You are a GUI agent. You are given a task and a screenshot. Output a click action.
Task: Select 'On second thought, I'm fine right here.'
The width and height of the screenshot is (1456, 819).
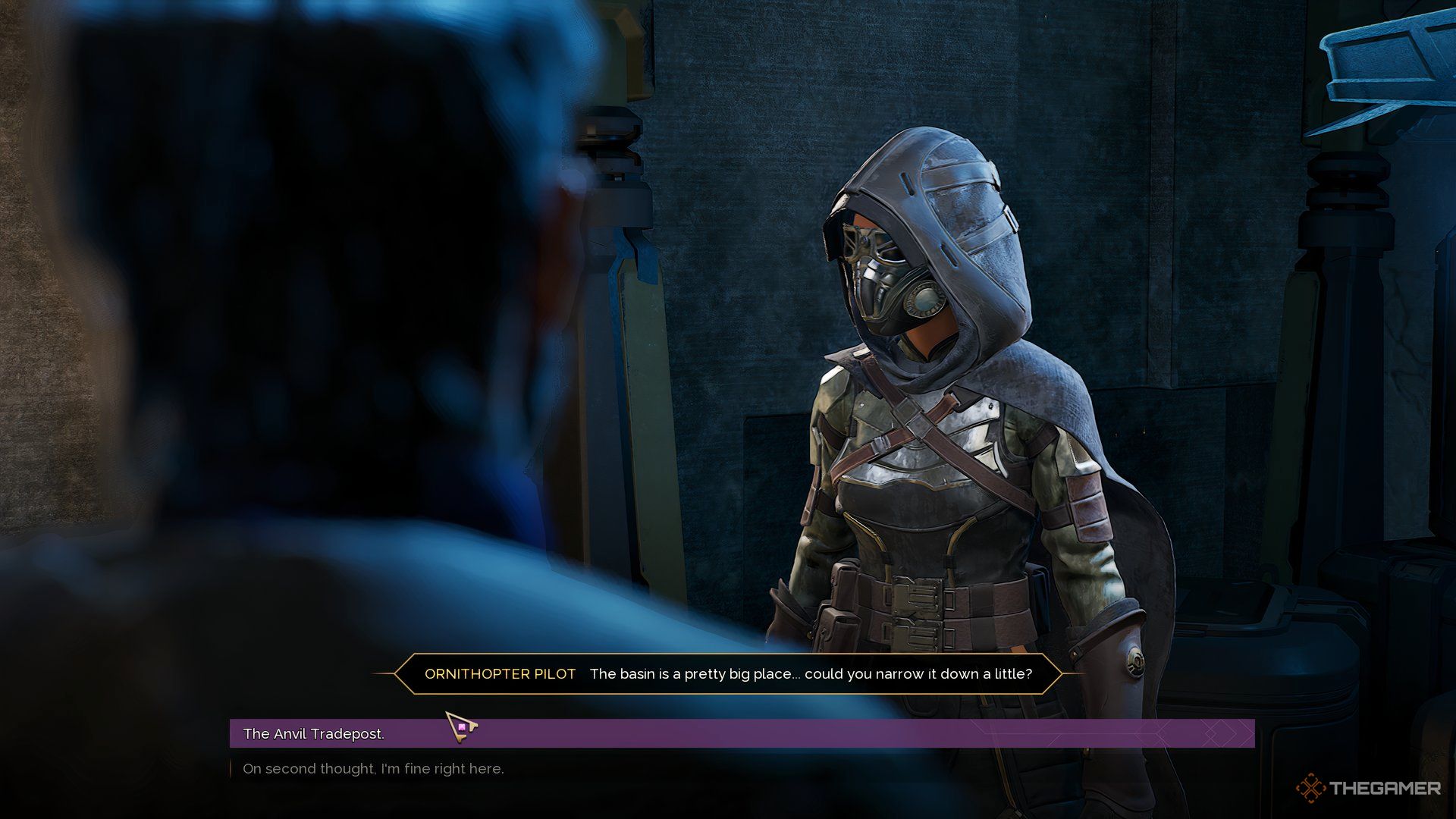(373, 769)
